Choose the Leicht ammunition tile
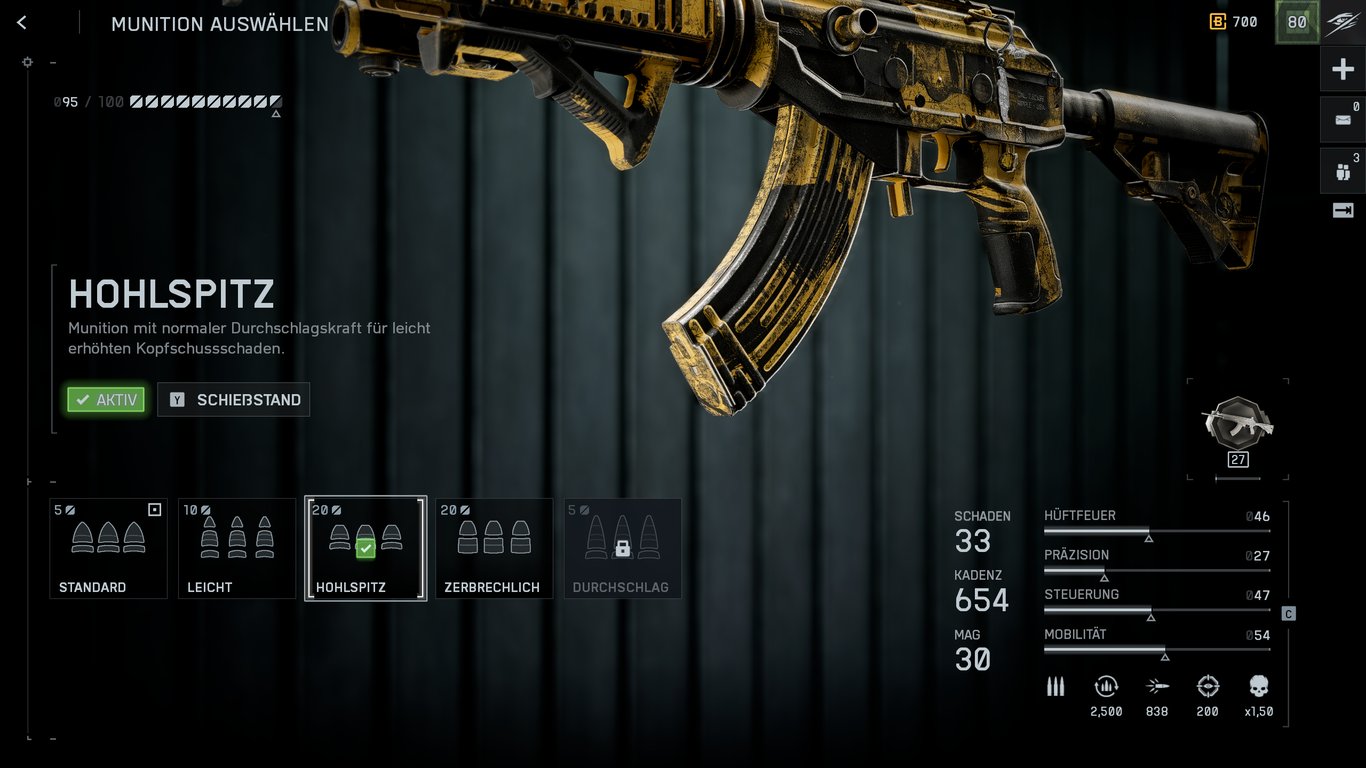Viewport: 1366px width, 768px height. pyautogui.click(x=237, y=548)
